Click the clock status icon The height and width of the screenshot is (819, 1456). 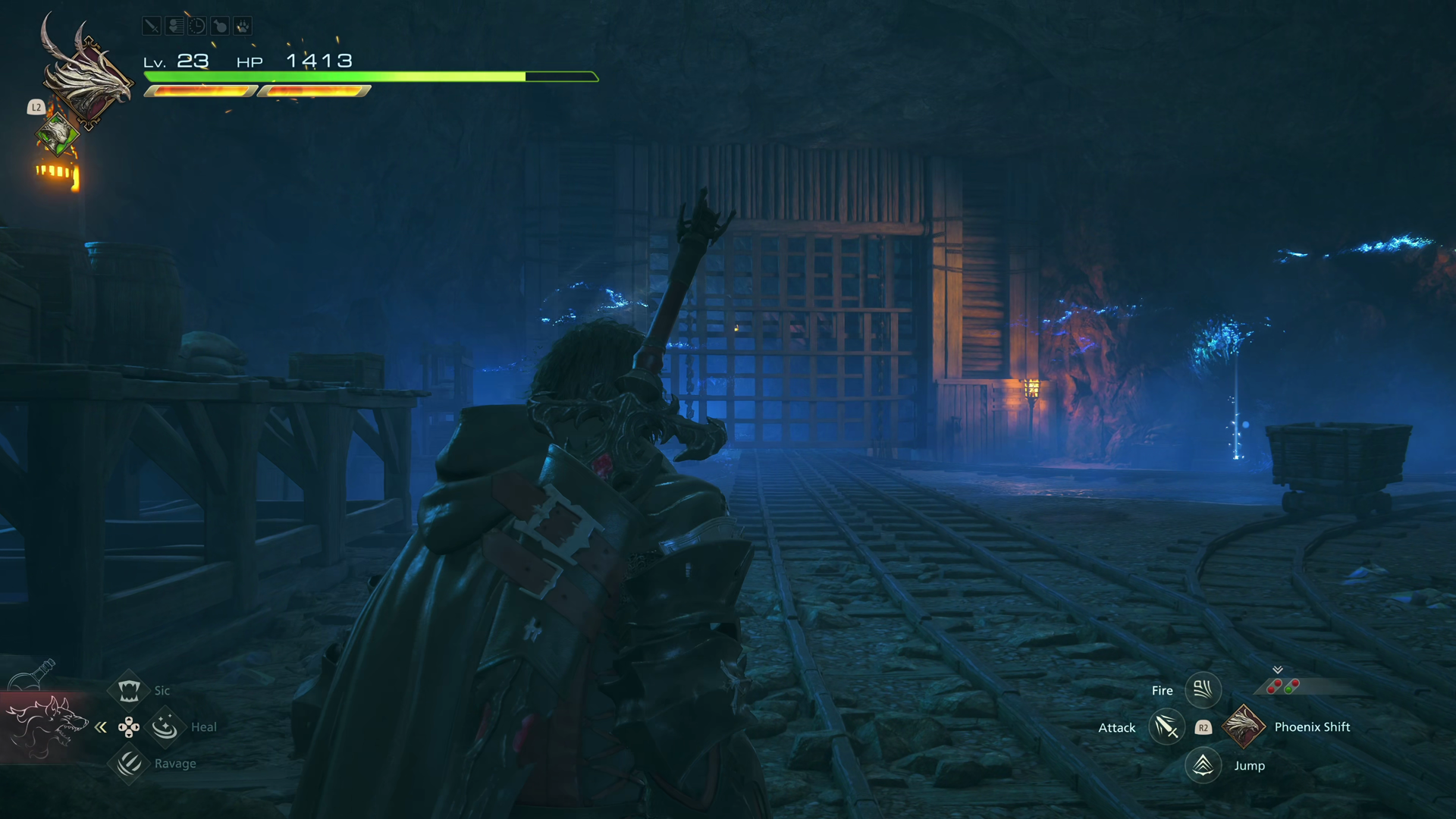[x=197, y=27]
